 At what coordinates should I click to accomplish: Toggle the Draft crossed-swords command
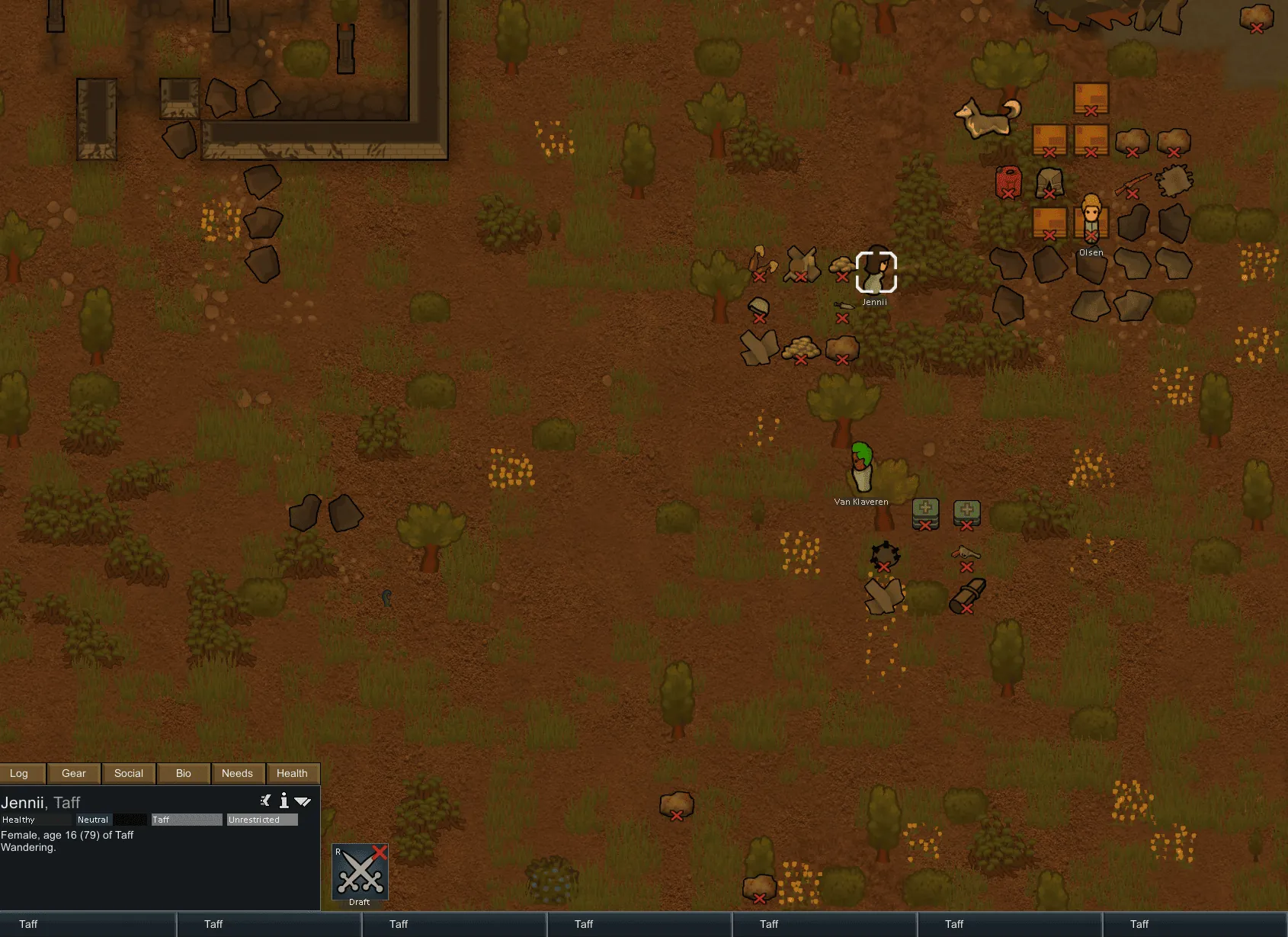tap(360, 871)
